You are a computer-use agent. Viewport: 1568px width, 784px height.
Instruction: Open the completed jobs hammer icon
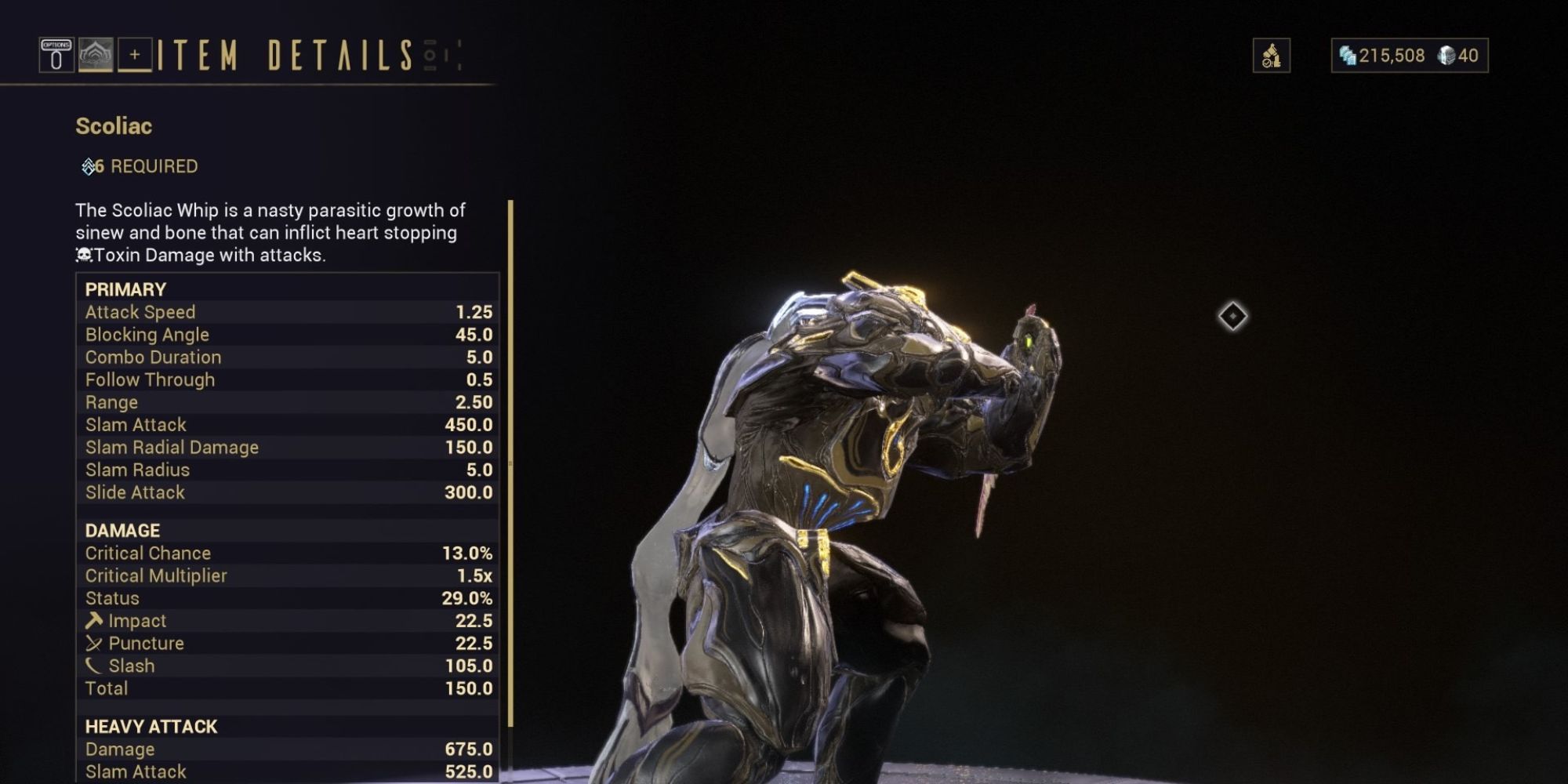(1272, 56)
